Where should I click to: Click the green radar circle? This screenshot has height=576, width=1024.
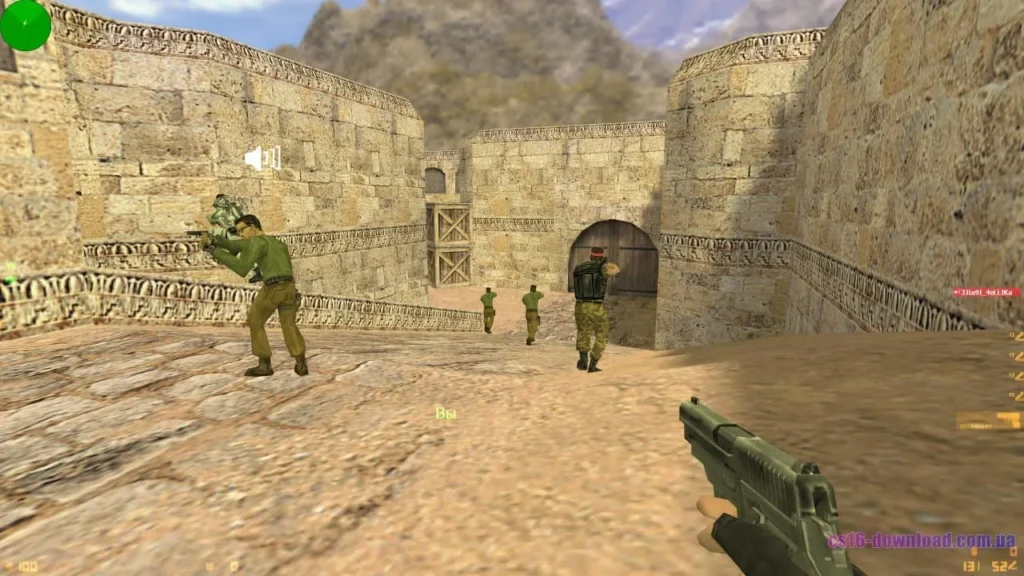pyautogui.click(x=25, y=25)
